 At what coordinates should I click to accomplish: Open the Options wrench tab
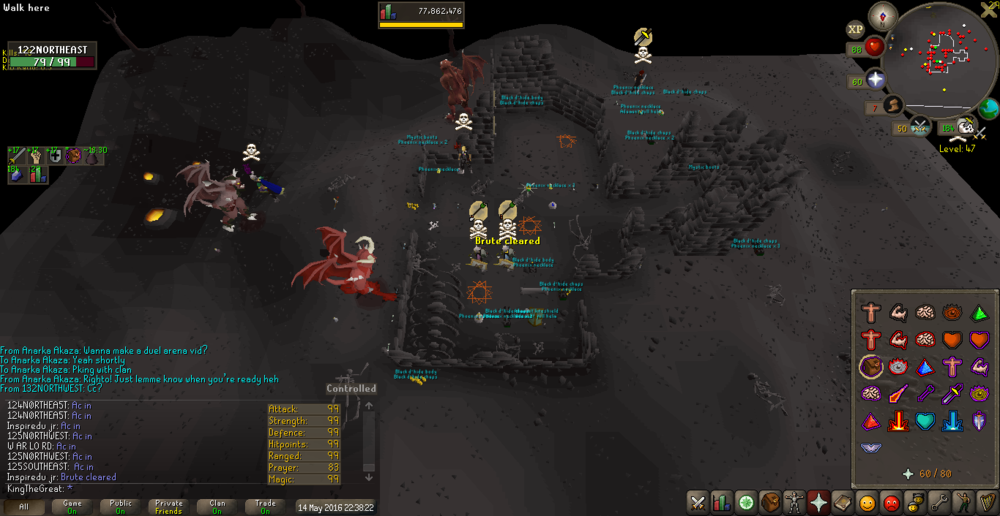coord(938,502)
